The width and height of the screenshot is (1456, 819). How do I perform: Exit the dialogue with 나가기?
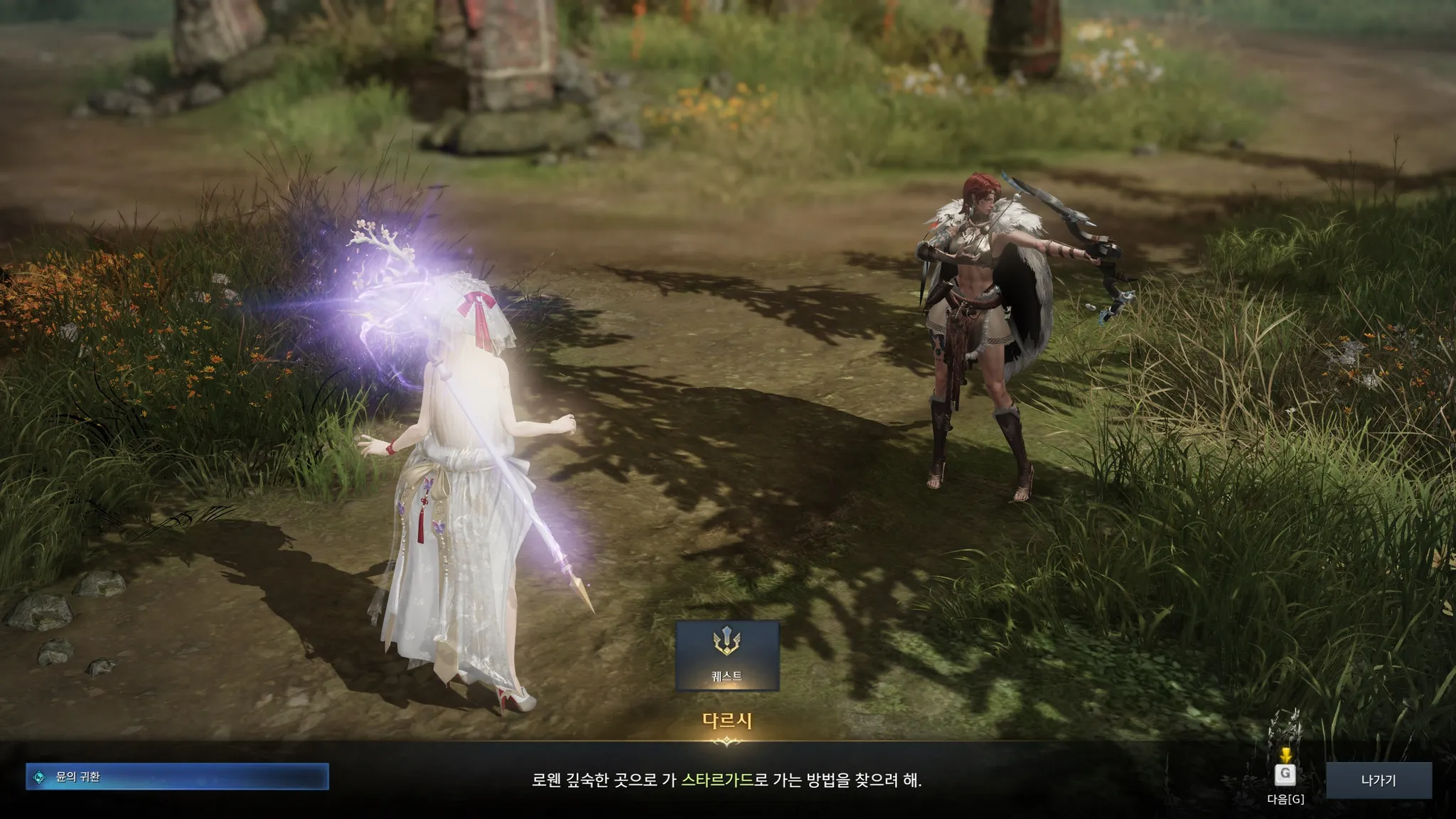click(x=1378, y=780)
